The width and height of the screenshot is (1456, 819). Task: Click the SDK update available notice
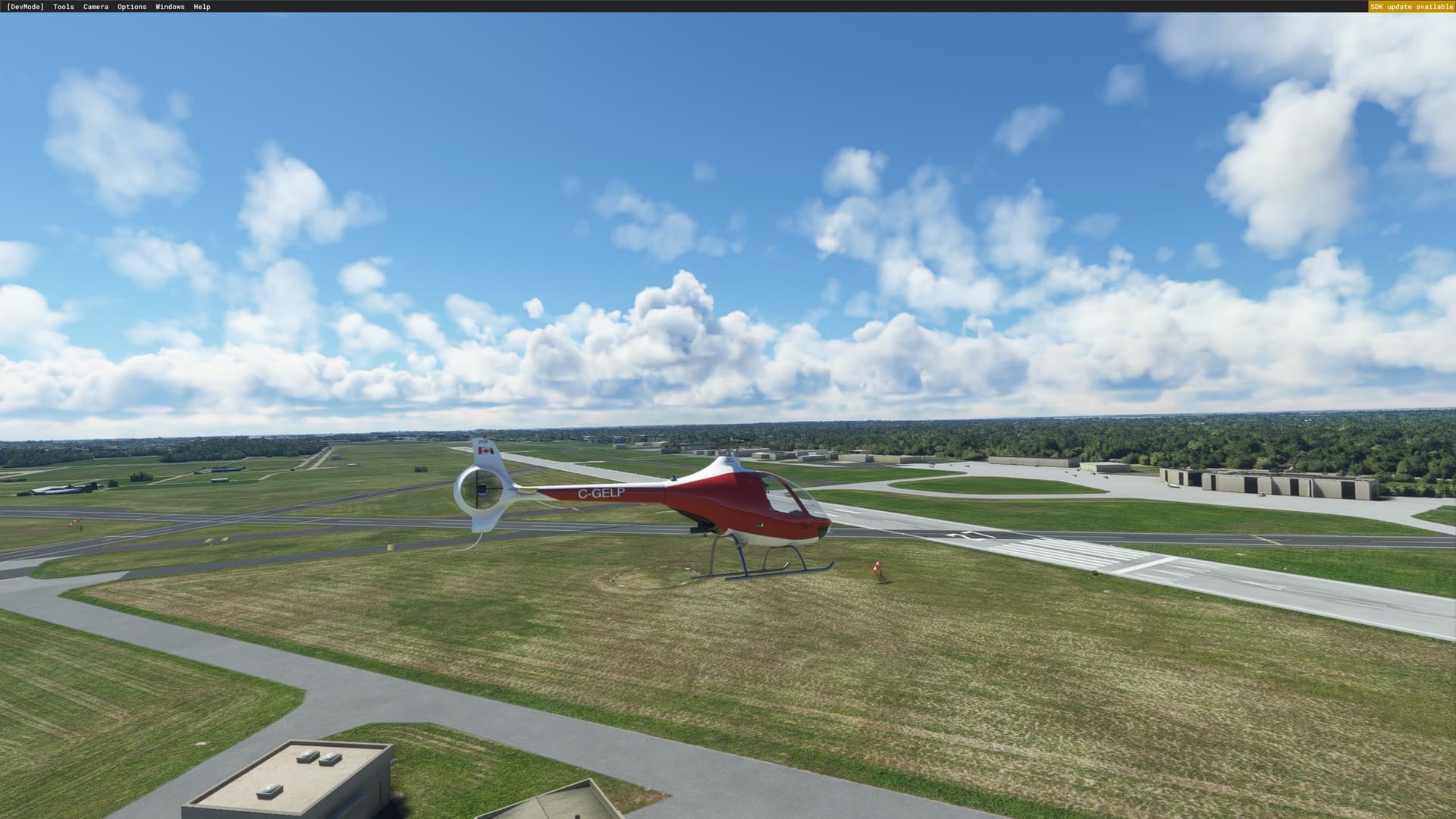point(1411,7)
